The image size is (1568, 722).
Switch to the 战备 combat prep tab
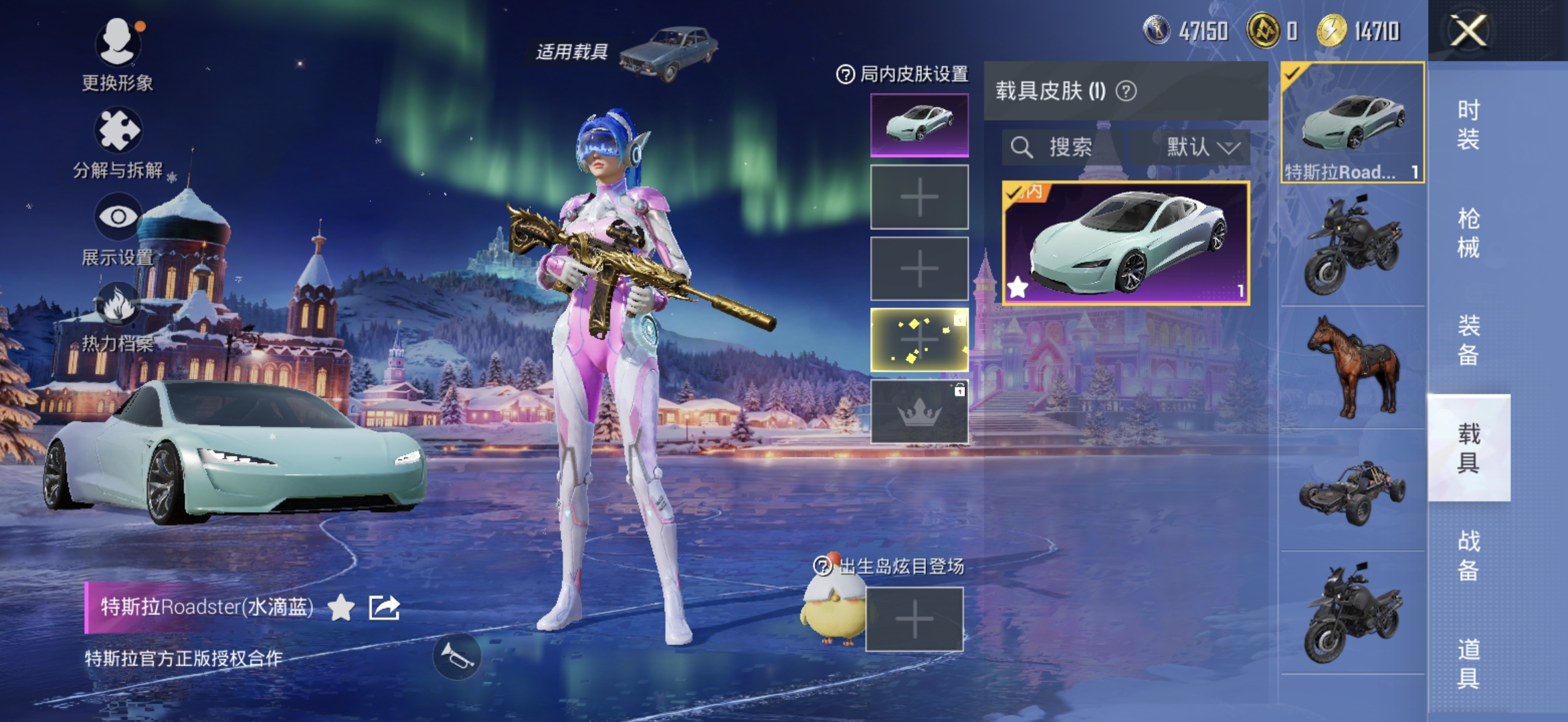point(1468,555)
